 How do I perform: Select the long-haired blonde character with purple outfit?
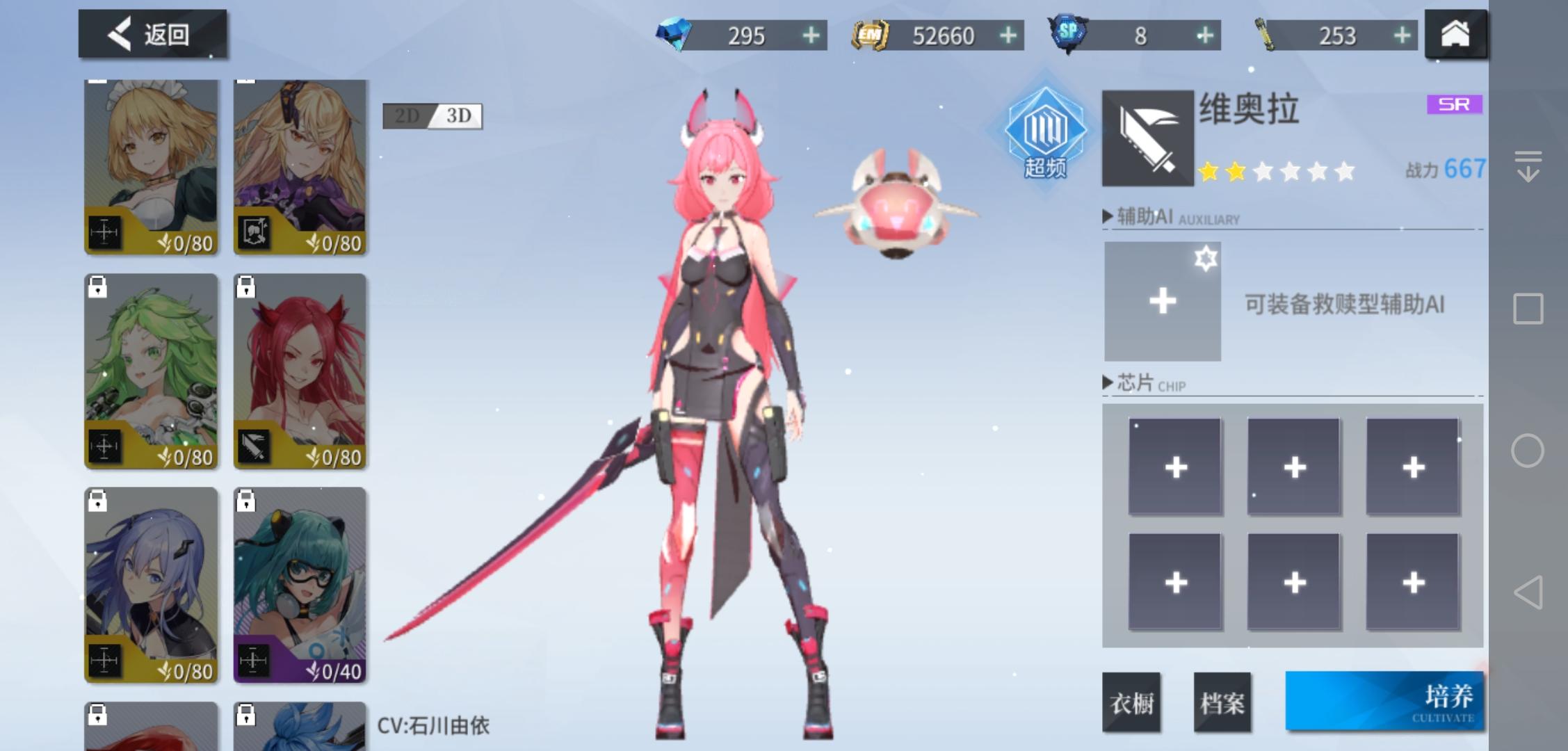coord(300,167)
